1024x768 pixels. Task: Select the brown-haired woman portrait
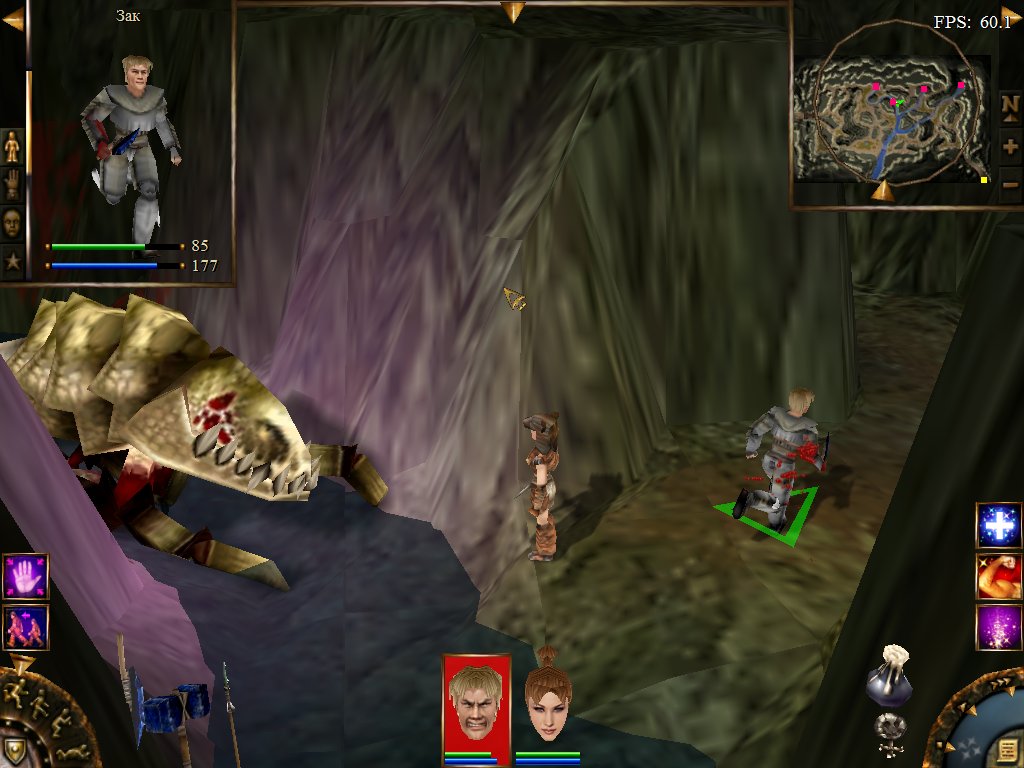pyautogui.click(x=547, y=701)
